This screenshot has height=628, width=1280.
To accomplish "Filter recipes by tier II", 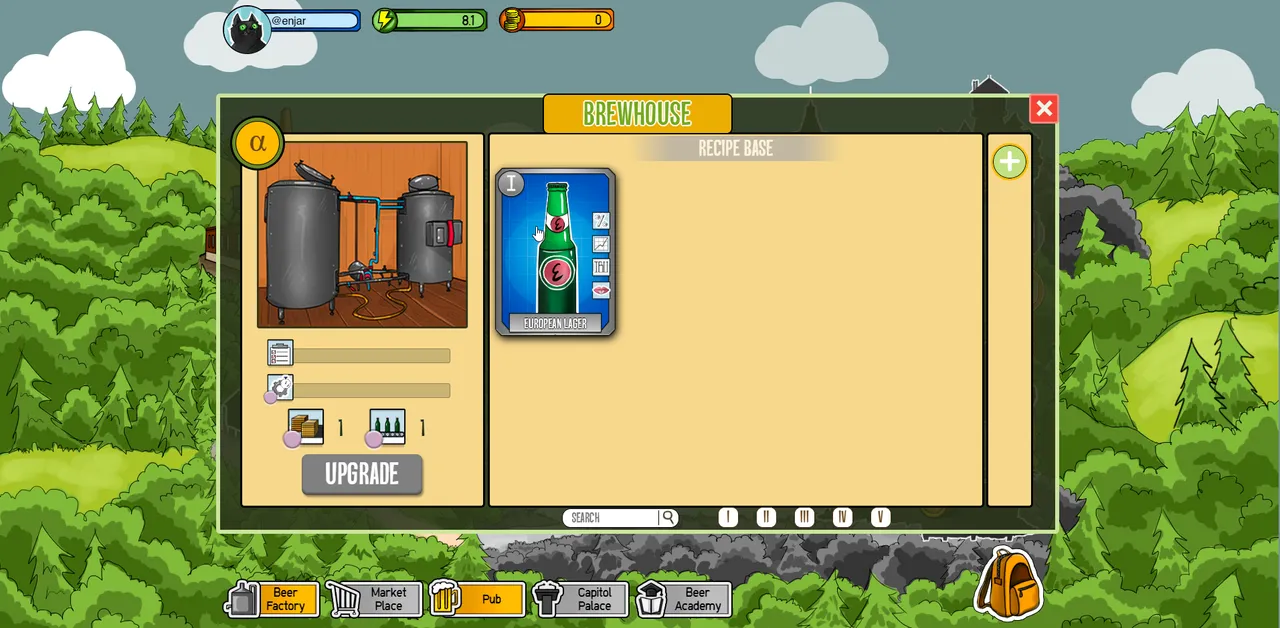I will 766,517.
